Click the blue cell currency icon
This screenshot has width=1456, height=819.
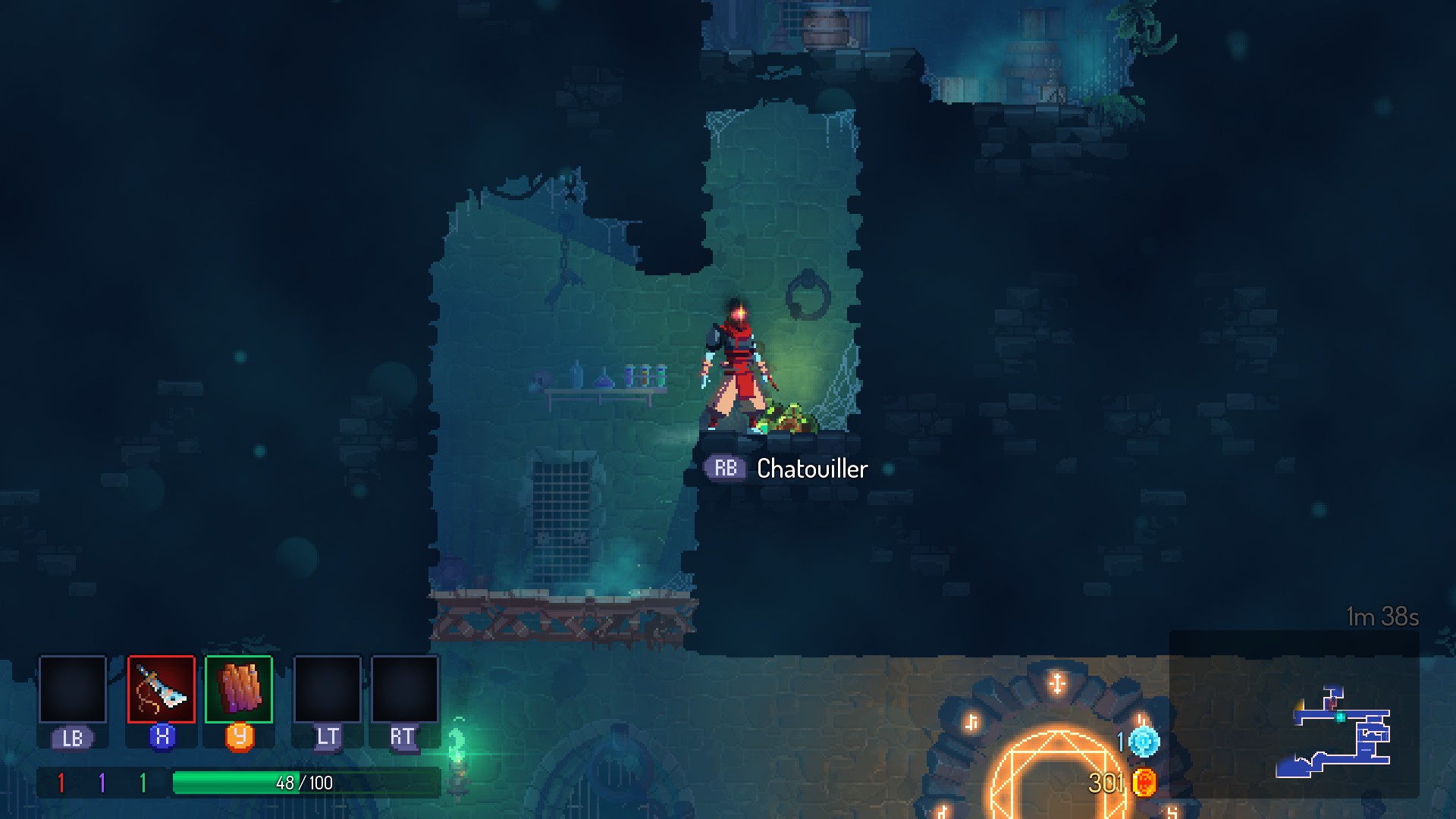pos(1144,741)
